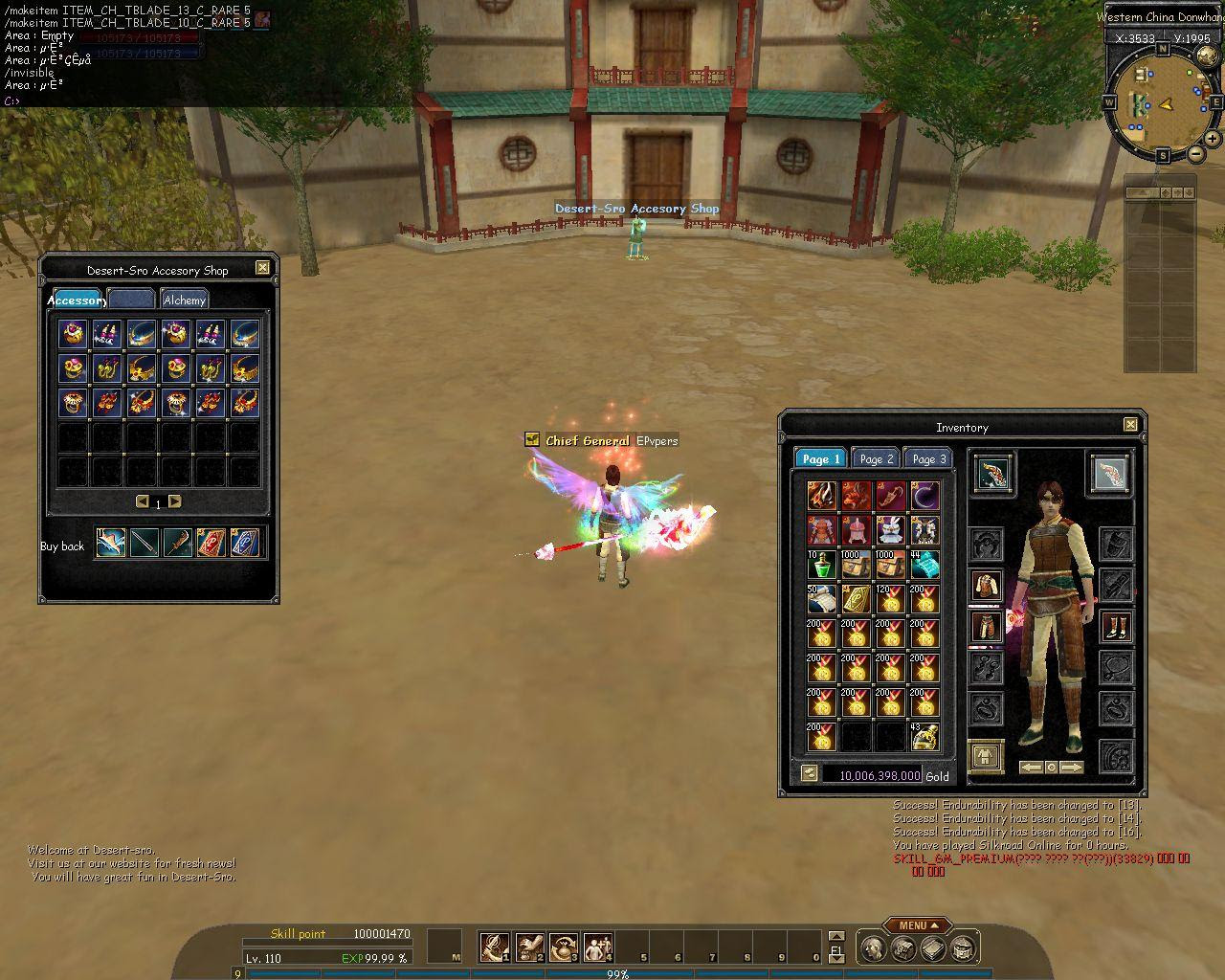Image resolution: width=1225 pixels, height=980 pixels.
Task: Expand the MENU button
Action: click(x=918, y=925)
